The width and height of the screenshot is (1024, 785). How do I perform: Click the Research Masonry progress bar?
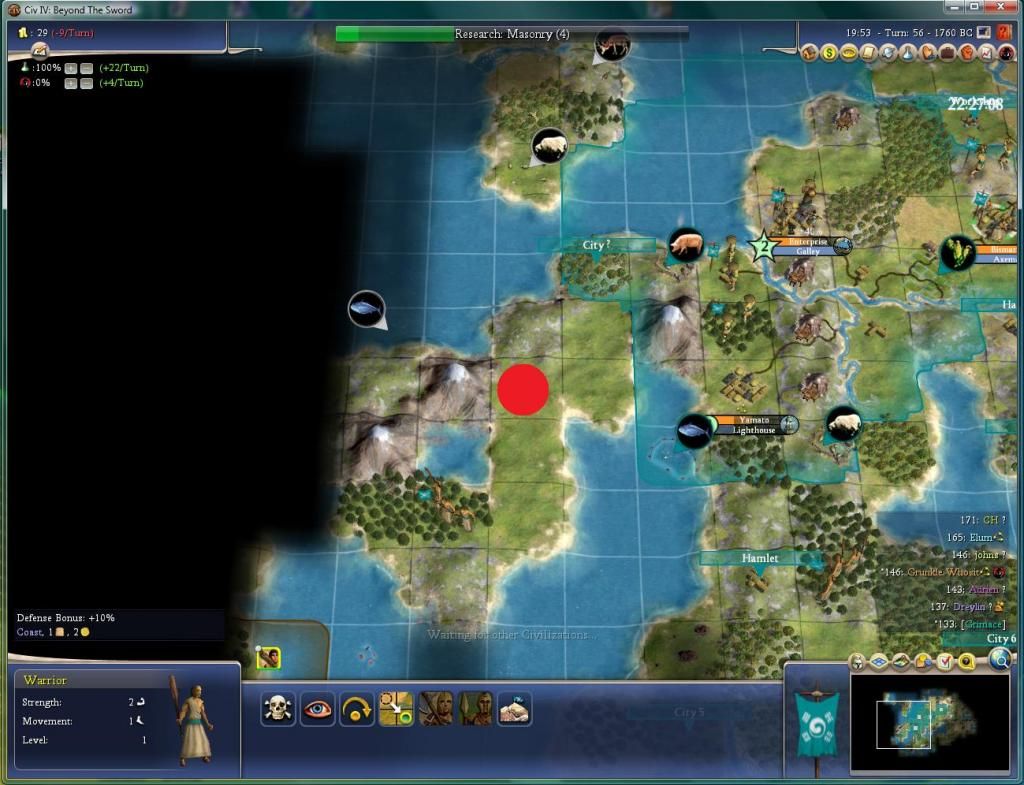point(512,34)
